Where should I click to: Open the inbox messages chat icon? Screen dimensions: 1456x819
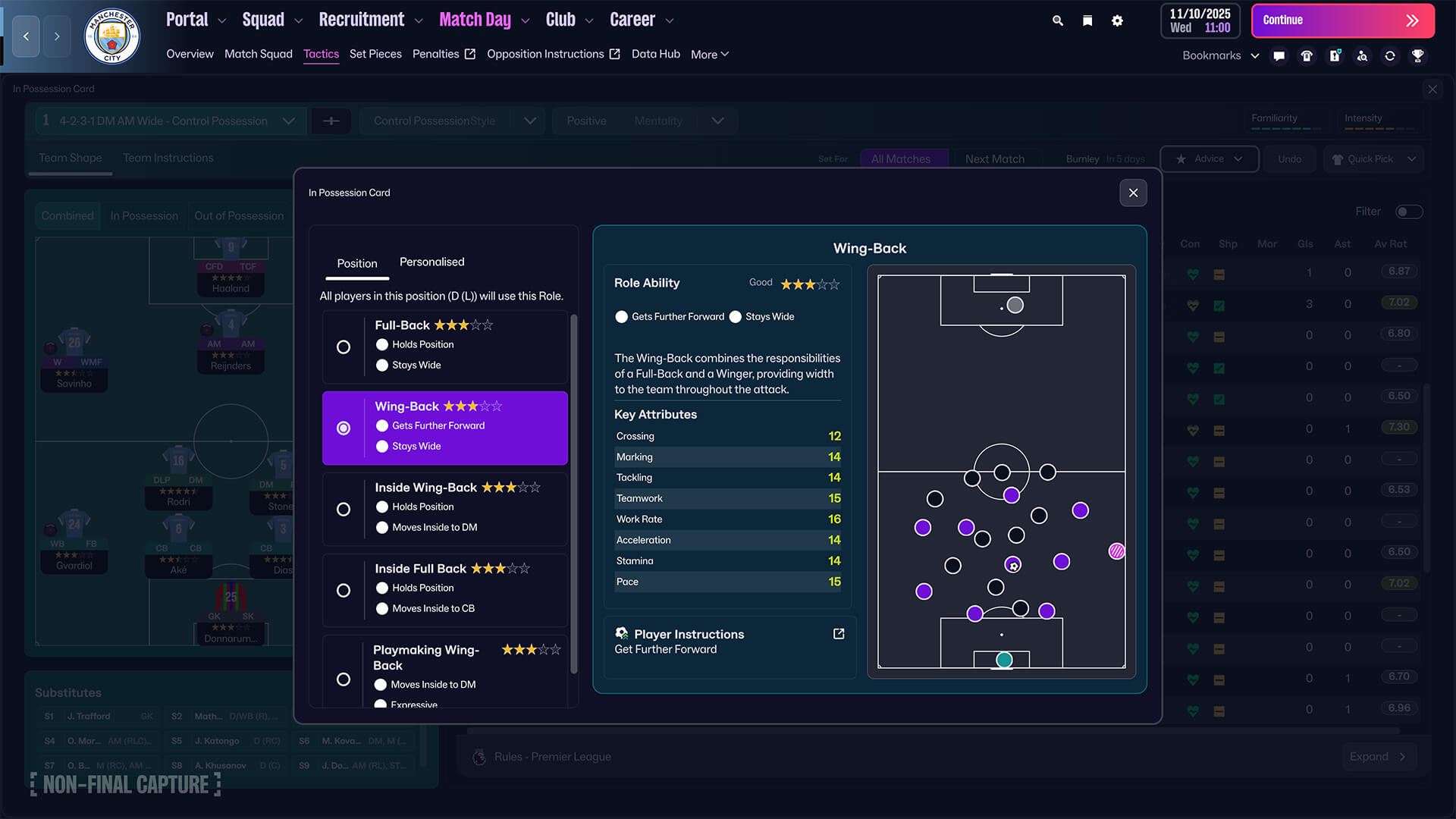click(x=1279, y=55)
